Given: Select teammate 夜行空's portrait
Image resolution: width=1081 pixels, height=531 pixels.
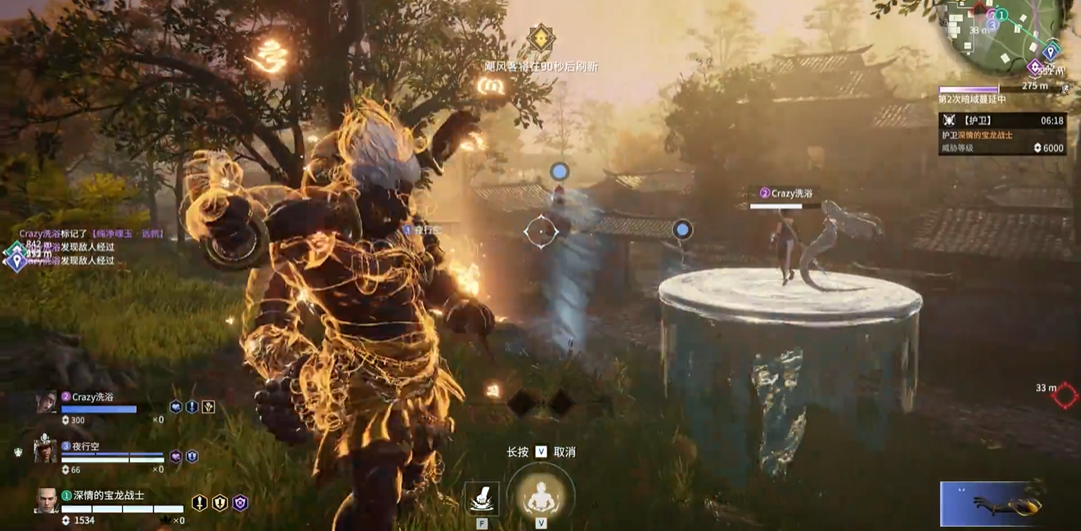Looking at the screenshot, I should (45, 452).
